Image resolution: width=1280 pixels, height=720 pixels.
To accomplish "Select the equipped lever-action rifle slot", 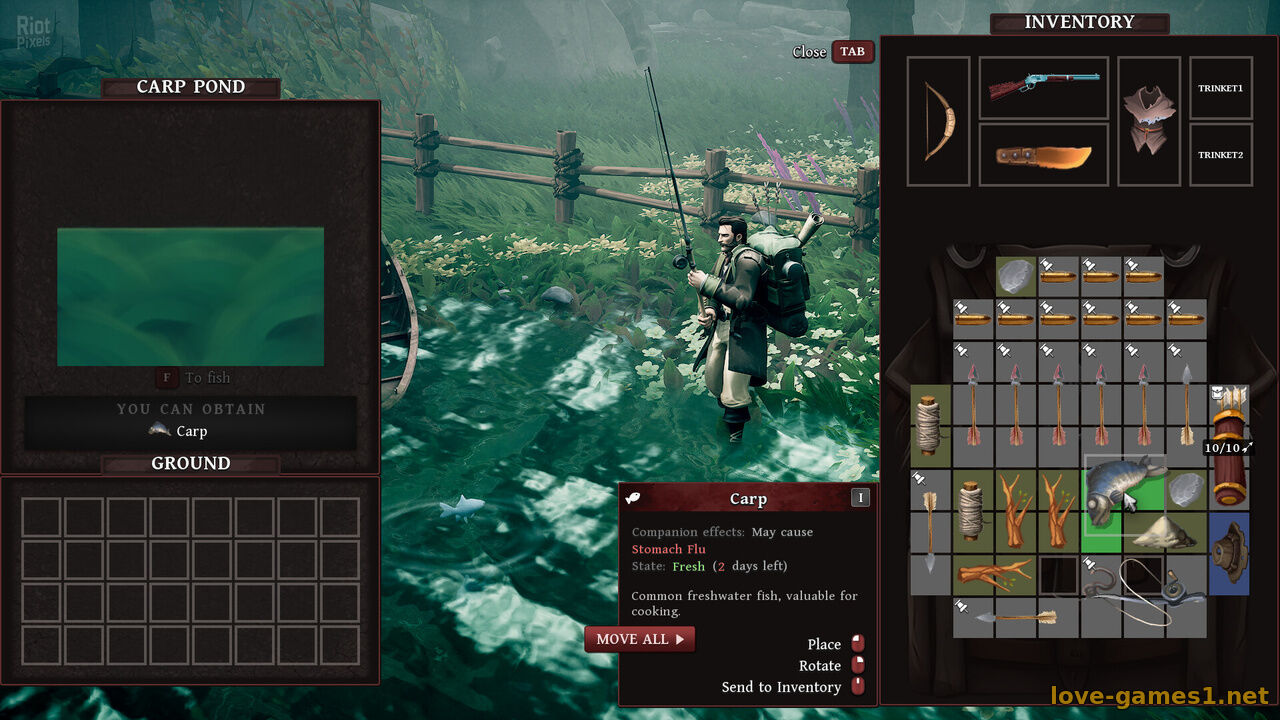I will coord(1043,88).
